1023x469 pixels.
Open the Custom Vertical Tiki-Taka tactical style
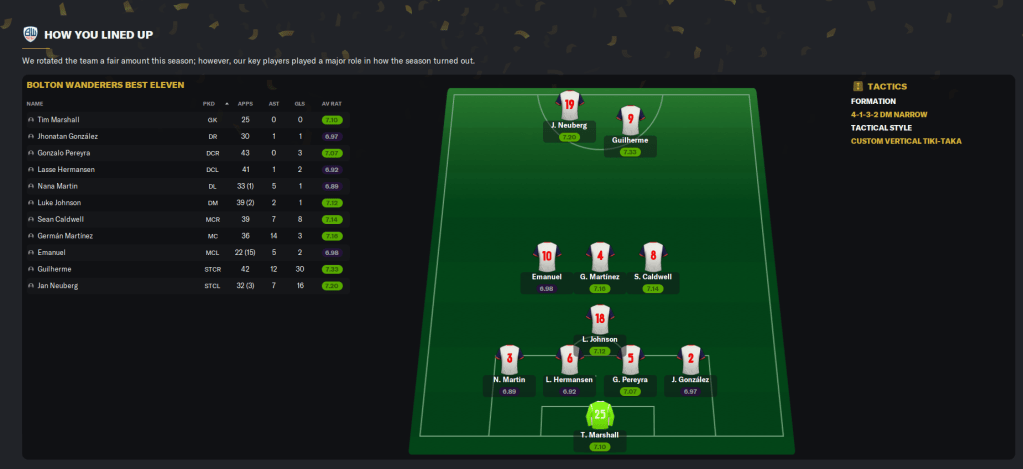(x=904, y=141)
